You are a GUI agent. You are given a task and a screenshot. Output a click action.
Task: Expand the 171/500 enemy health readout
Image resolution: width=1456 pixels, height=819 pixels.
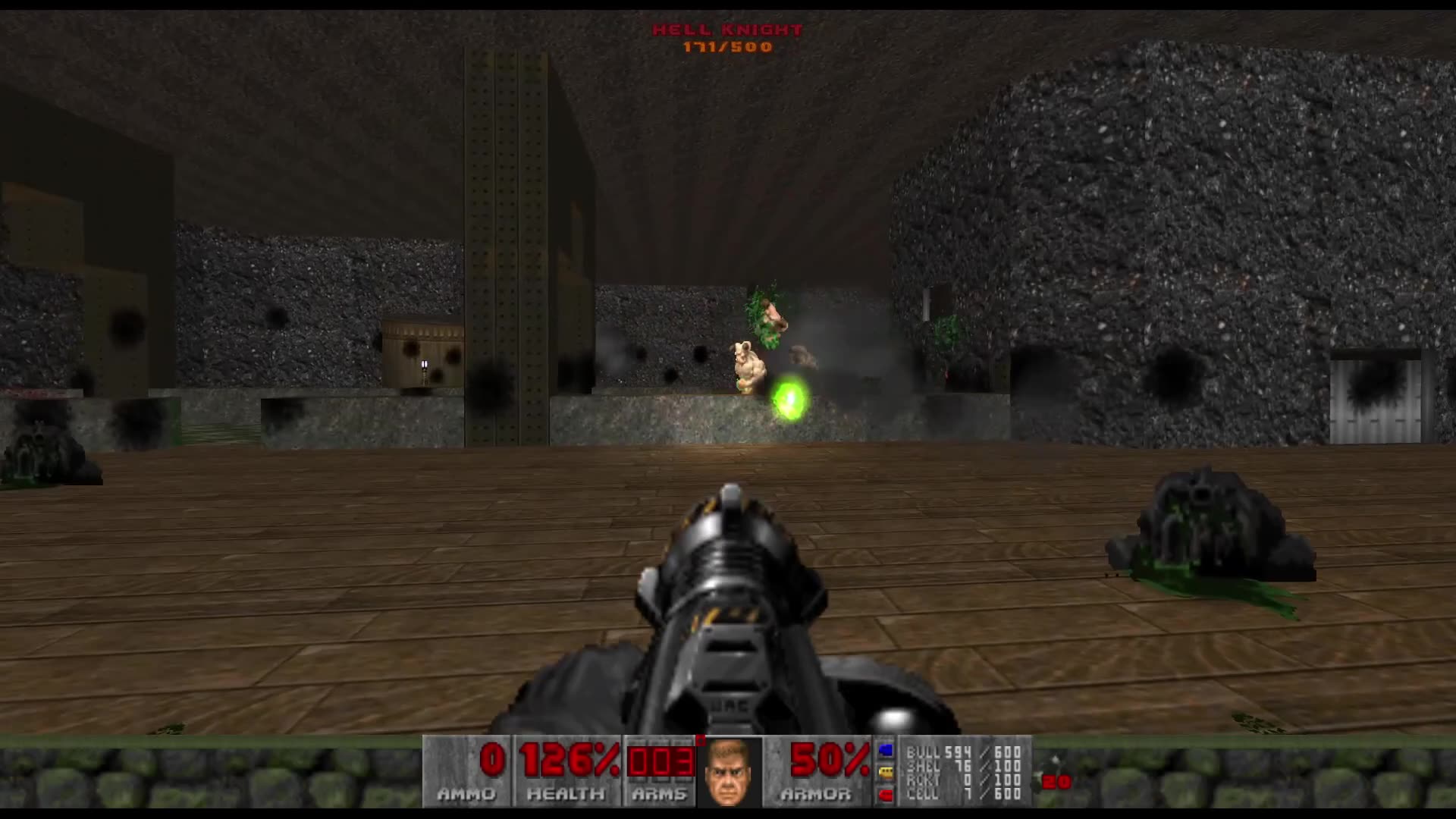click(726, 47)
